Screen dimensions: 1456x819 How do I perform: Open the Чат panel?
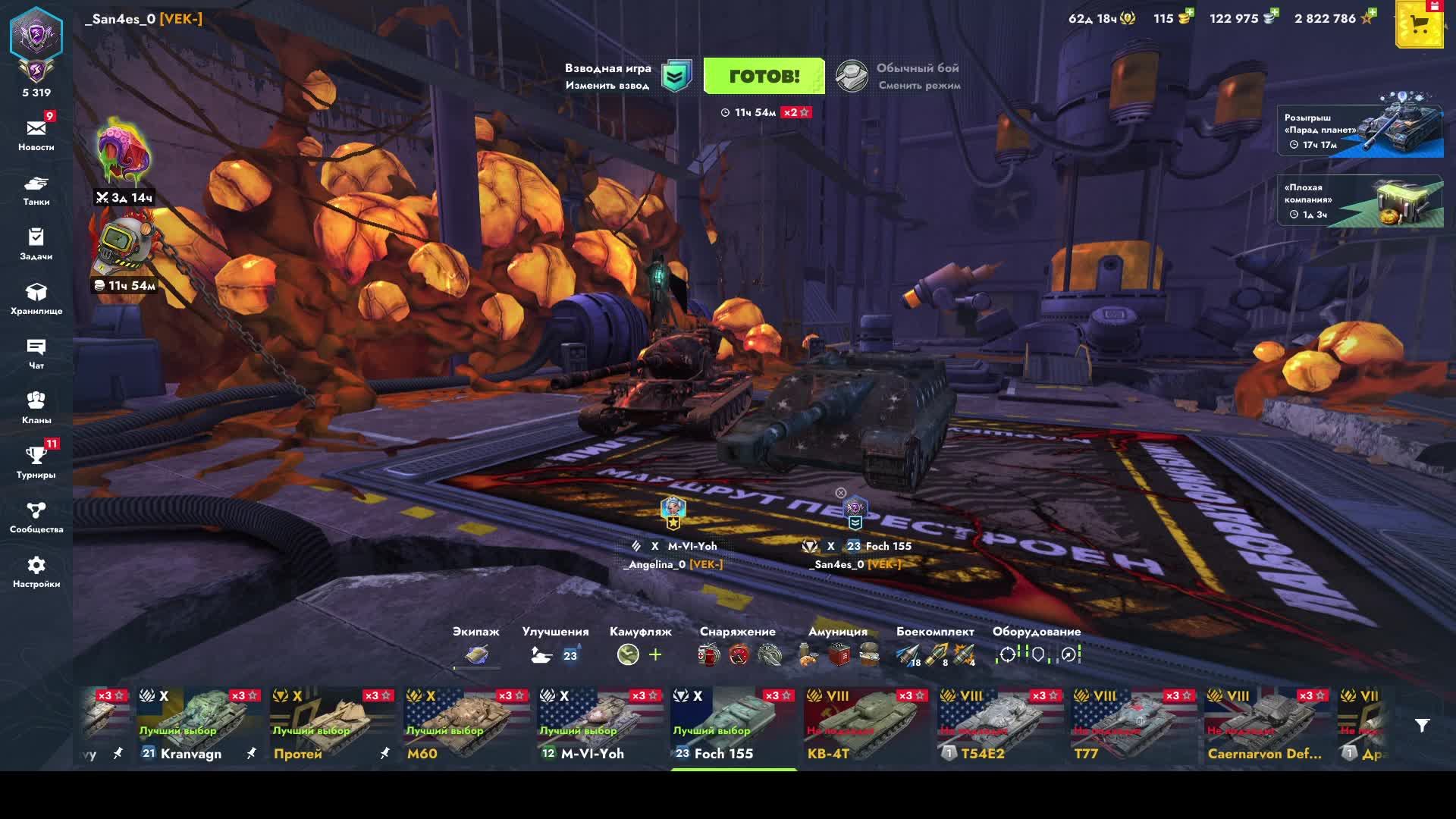pos(36,353)
